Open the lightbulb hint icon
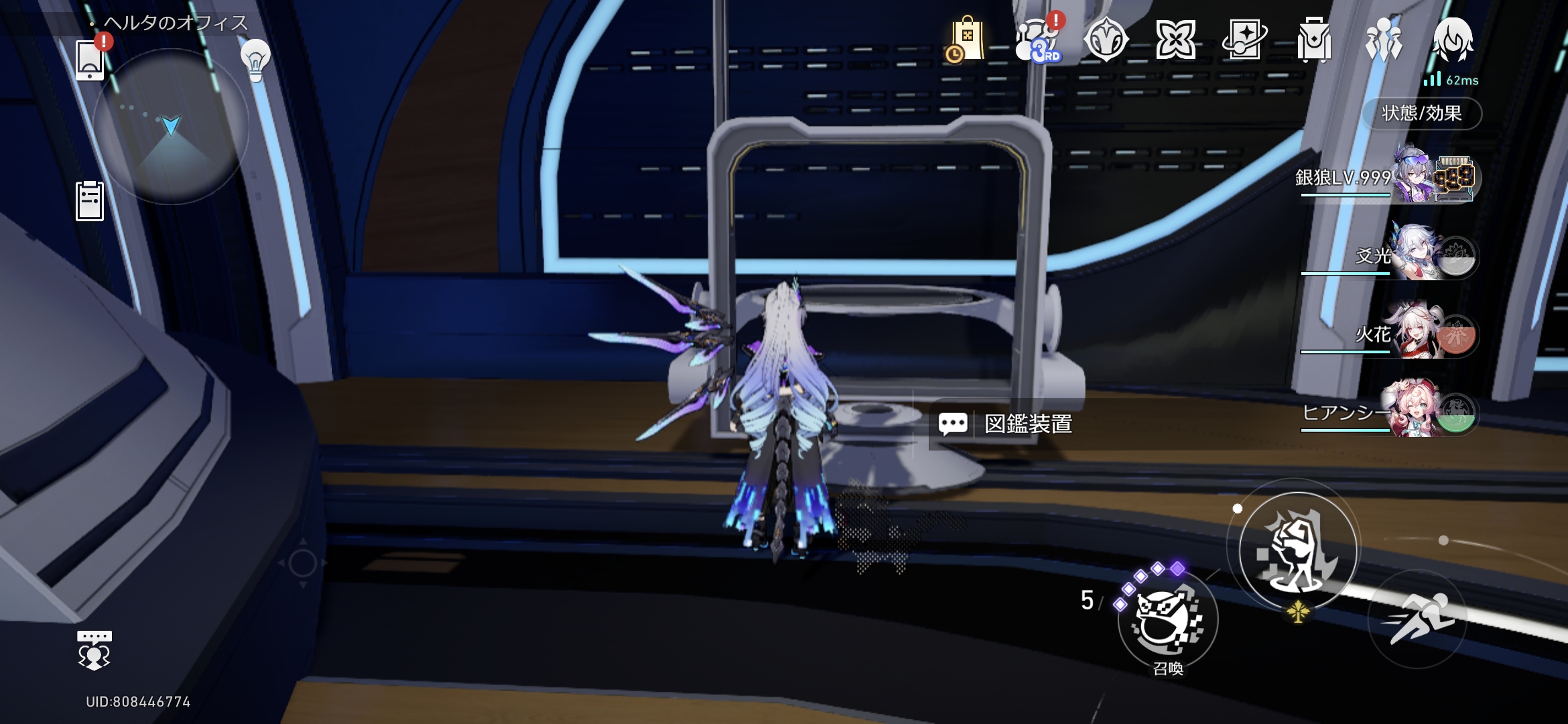1568x724 pixels. tap(255, 60)
